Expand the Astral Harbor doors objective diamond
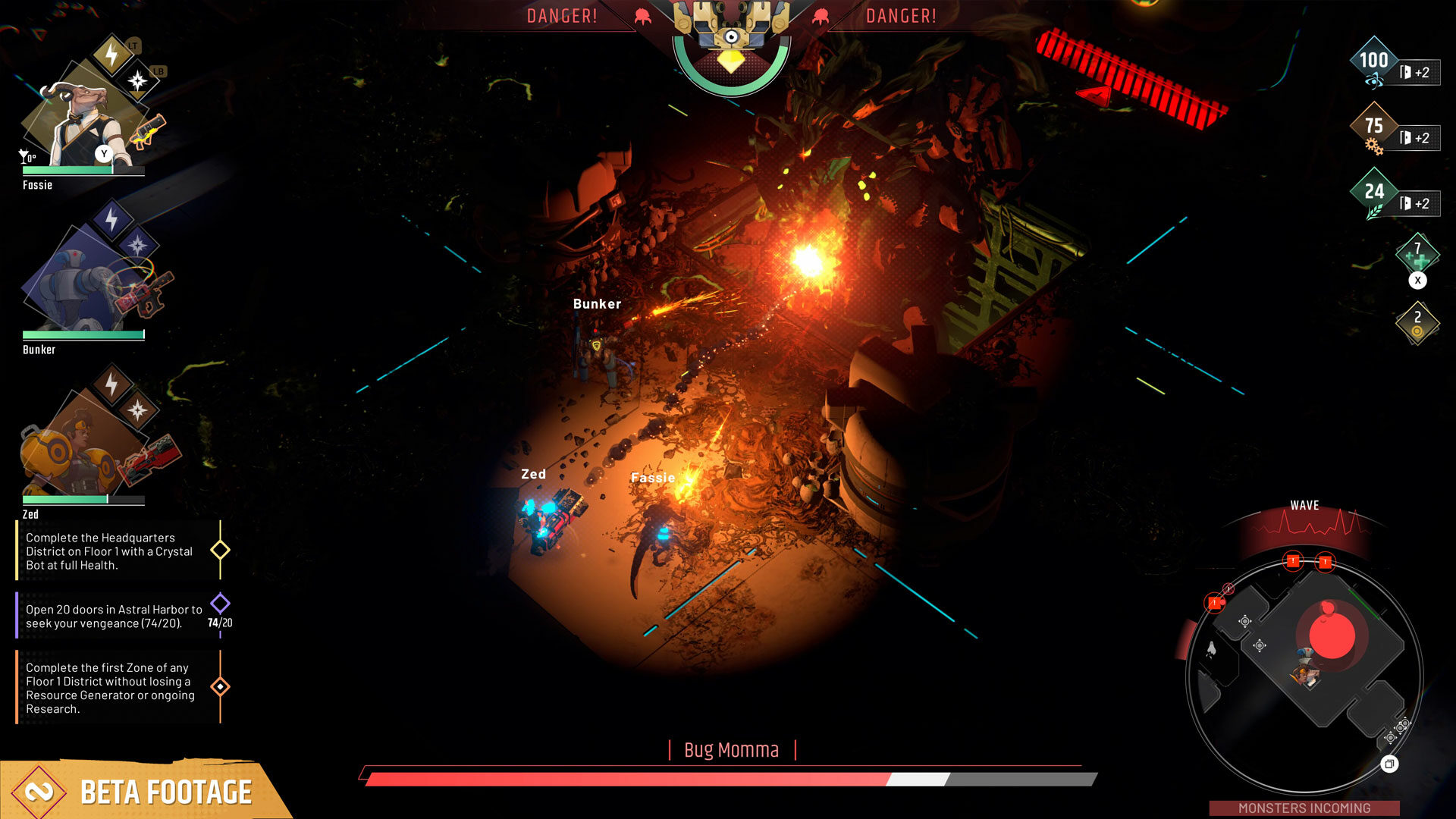This screenshot has height=819, width=1456. (x=219, y=601)
